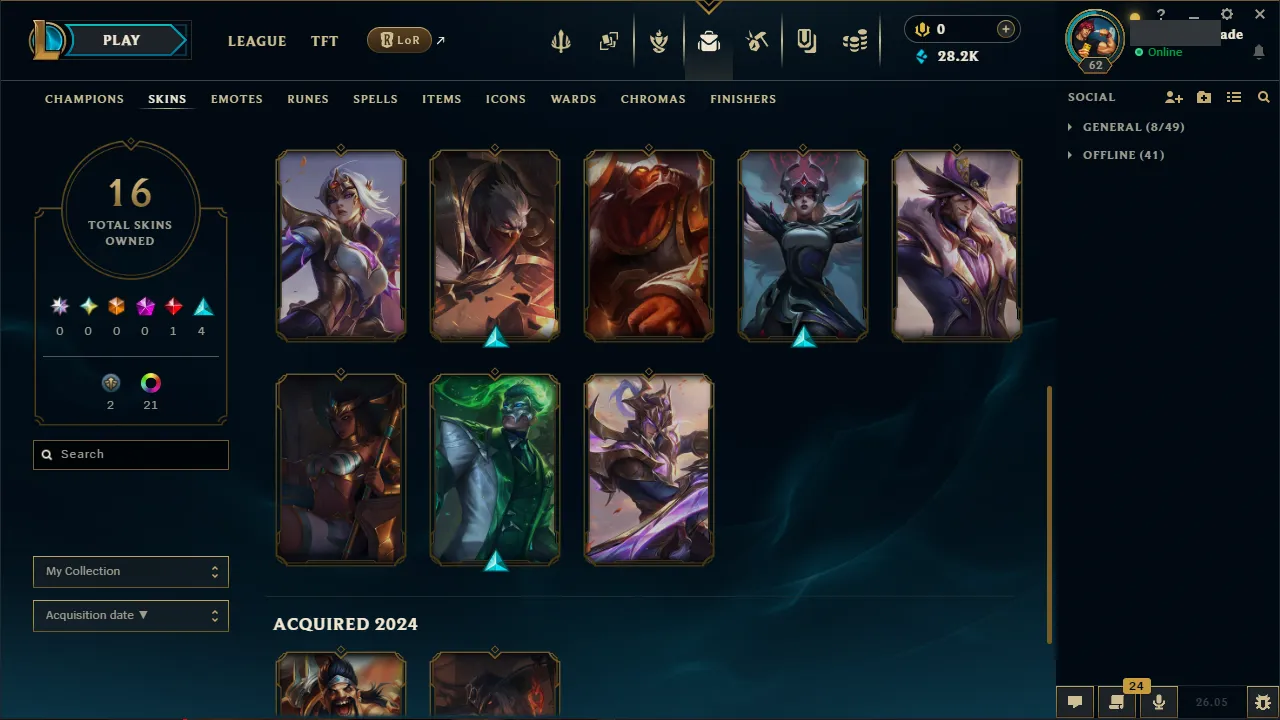Switch to the TFT section
1280x720 pixels.
tap(324, 41)
